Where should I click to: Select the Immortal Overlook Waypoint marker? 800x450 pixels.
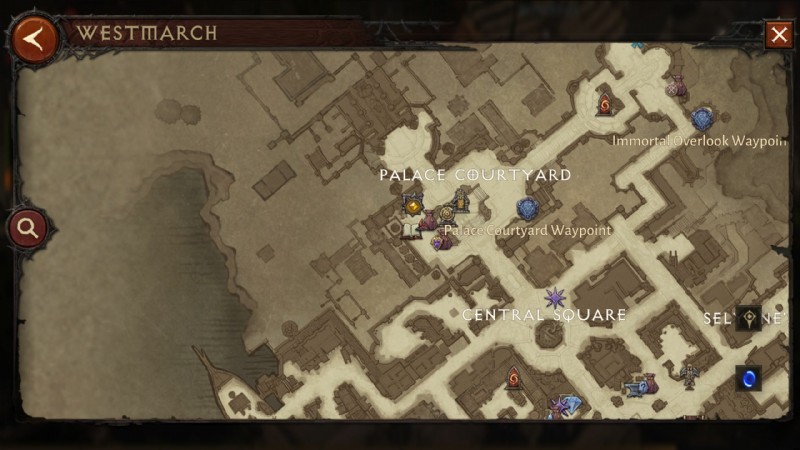[x=702, y=118]
